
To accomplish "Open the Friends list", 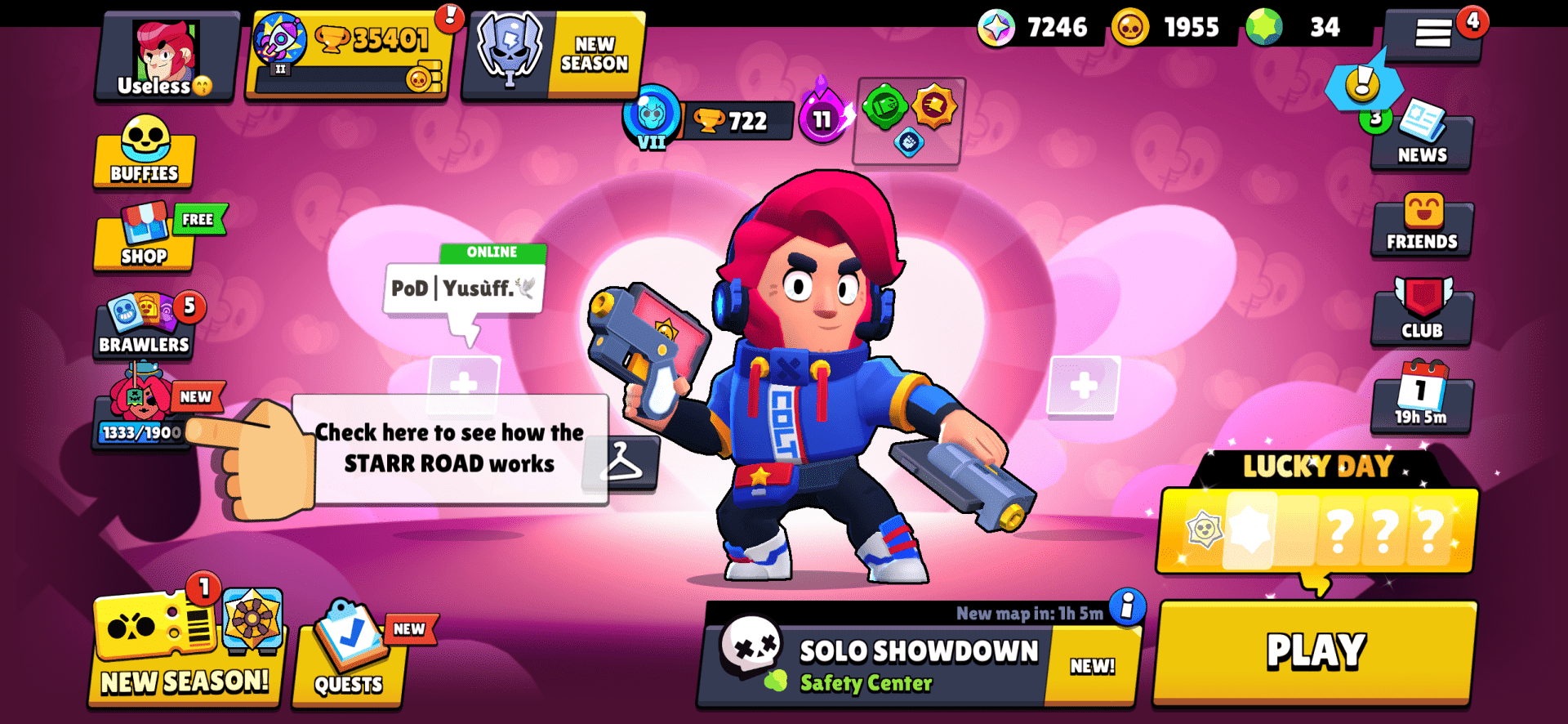I will 1421,226.
